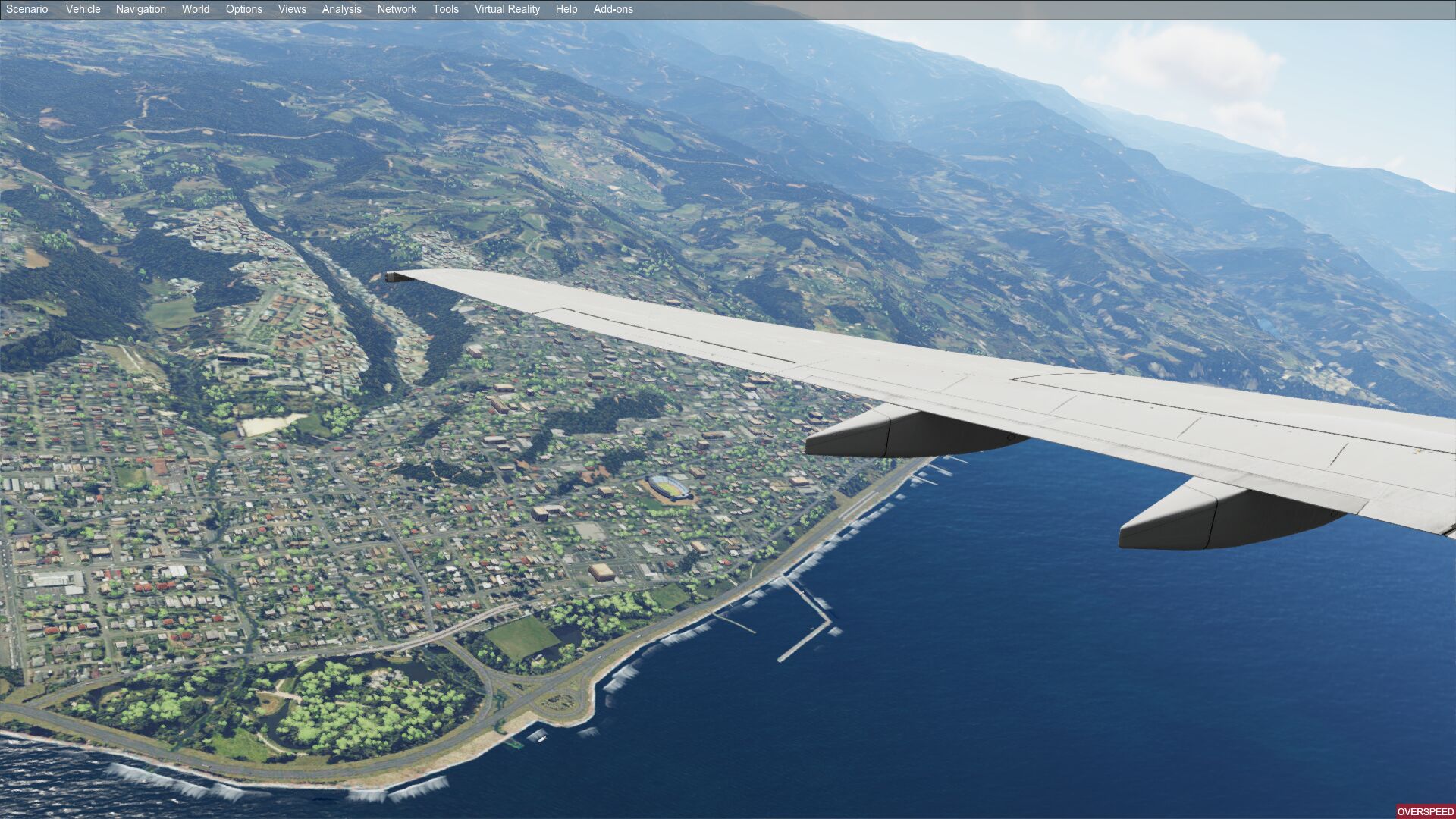Open the Navigation menu
Viewport: 1456px width, 819px height.
(x=140, y=9)
